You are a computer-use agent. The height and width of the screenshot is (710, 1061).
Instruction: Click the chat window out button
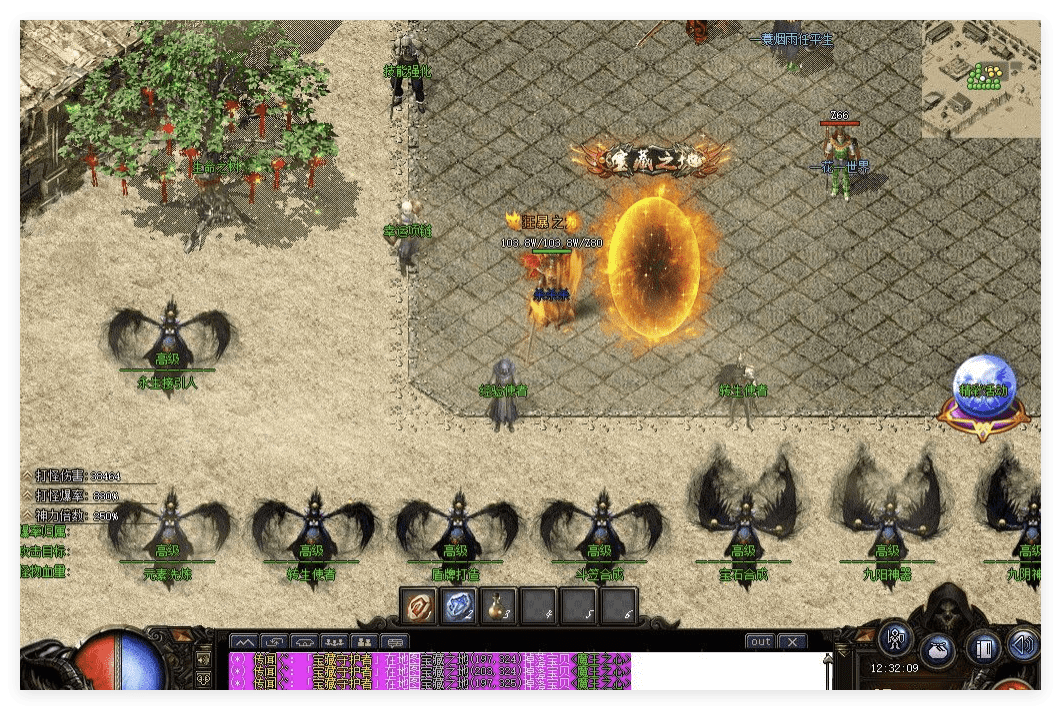pos(761,641)
